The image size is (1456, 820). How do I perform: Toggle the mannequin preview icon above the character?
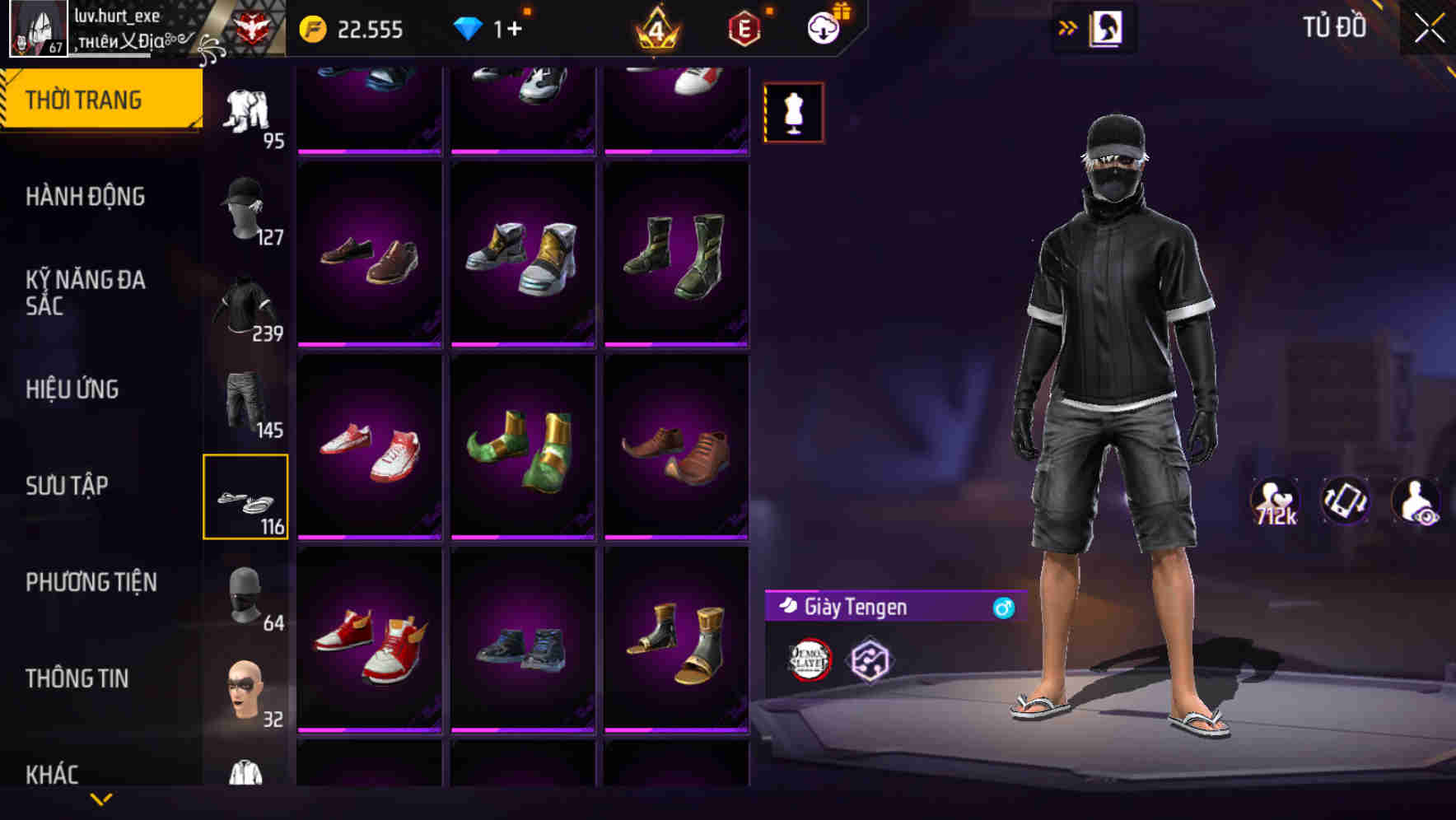794,111
